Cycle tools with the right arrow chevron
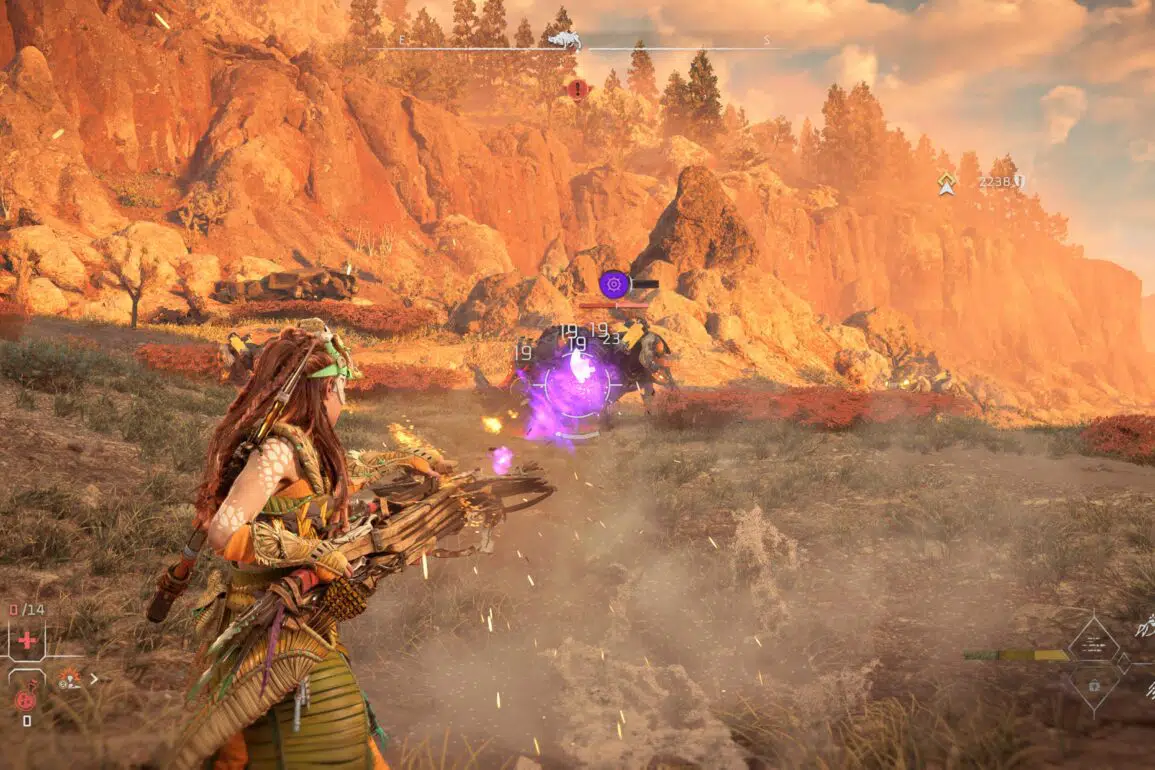The width and height of the screenshot is (1155, 770). 95,679
